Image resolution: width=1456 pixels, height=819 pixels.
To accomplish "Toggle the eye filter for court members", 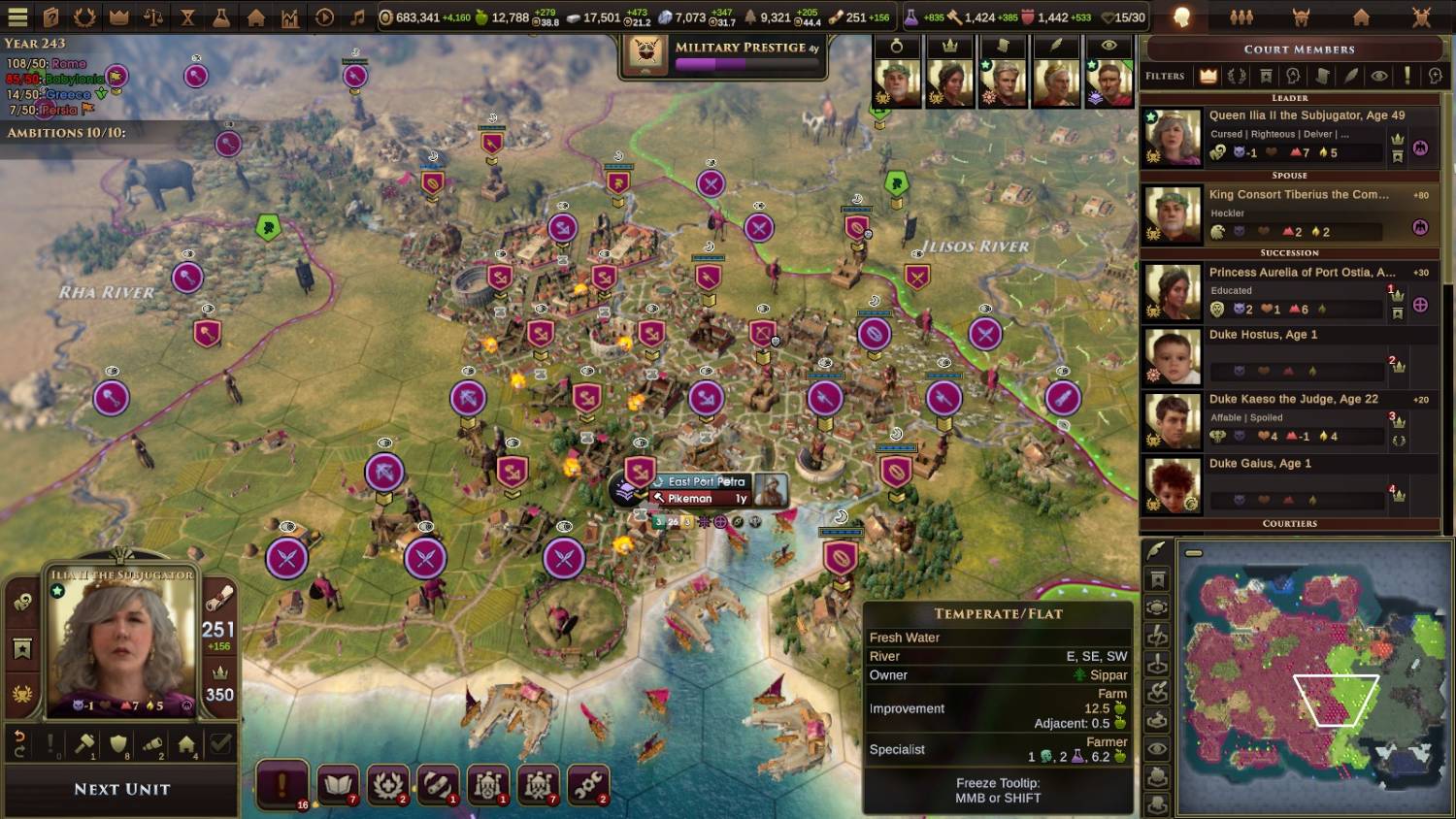I will 1378,76.
